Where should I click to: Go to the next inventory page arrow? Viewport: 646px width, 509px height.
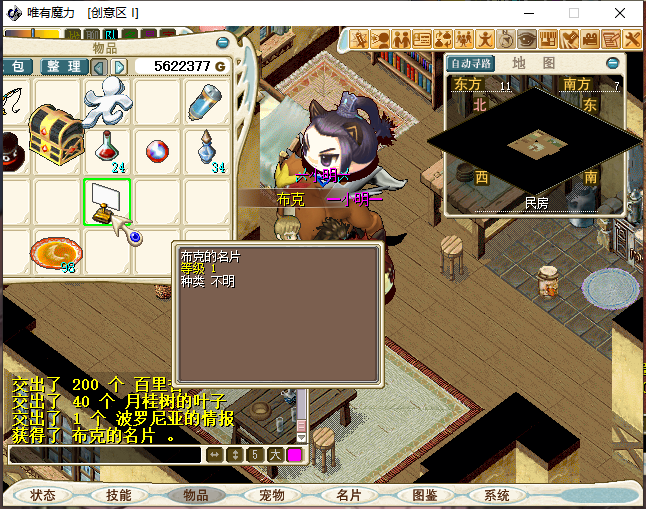coord(119,66)
